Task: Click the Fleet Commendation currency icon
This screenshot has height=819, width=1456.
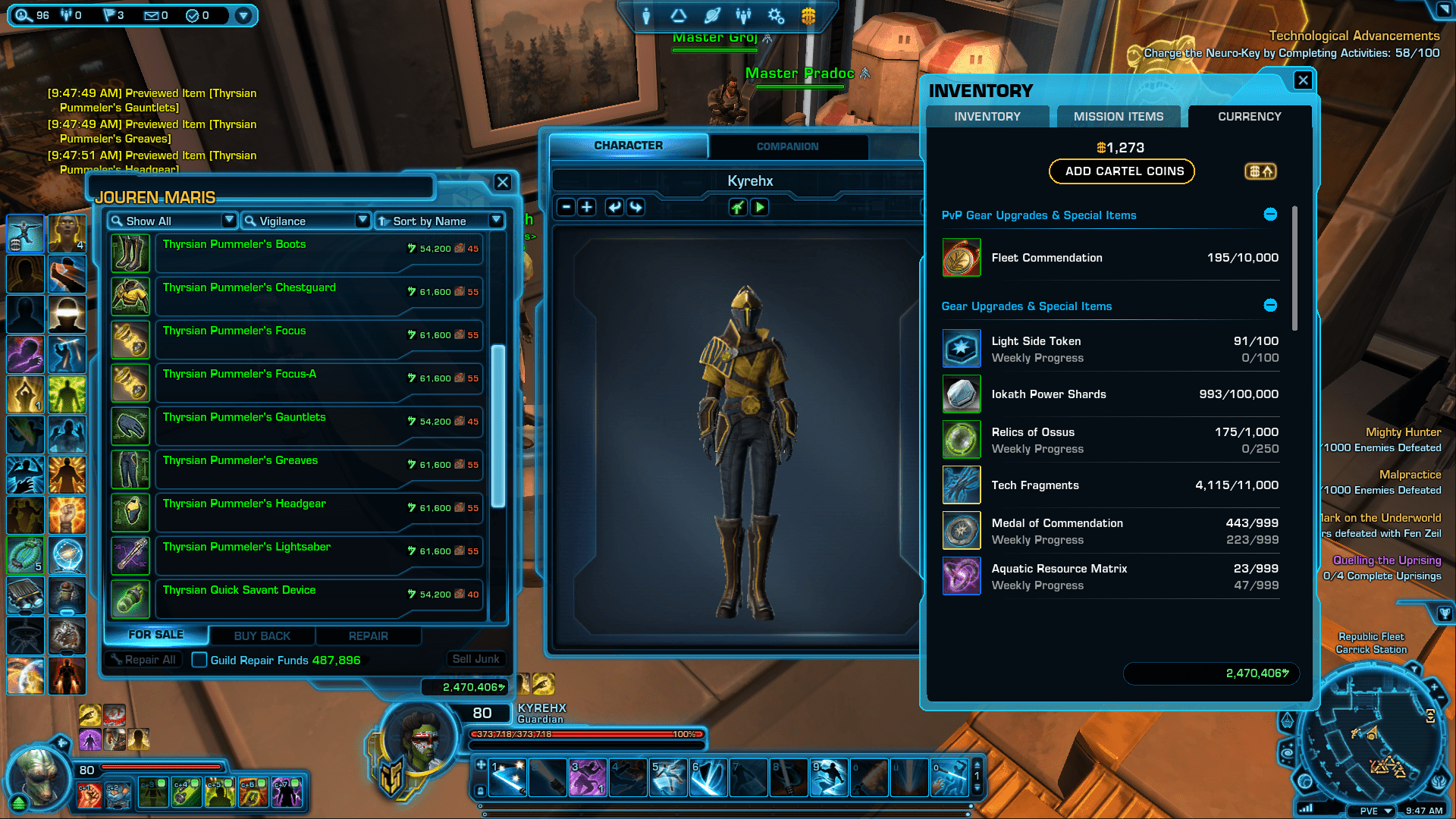Action: [x=961, y=258]
